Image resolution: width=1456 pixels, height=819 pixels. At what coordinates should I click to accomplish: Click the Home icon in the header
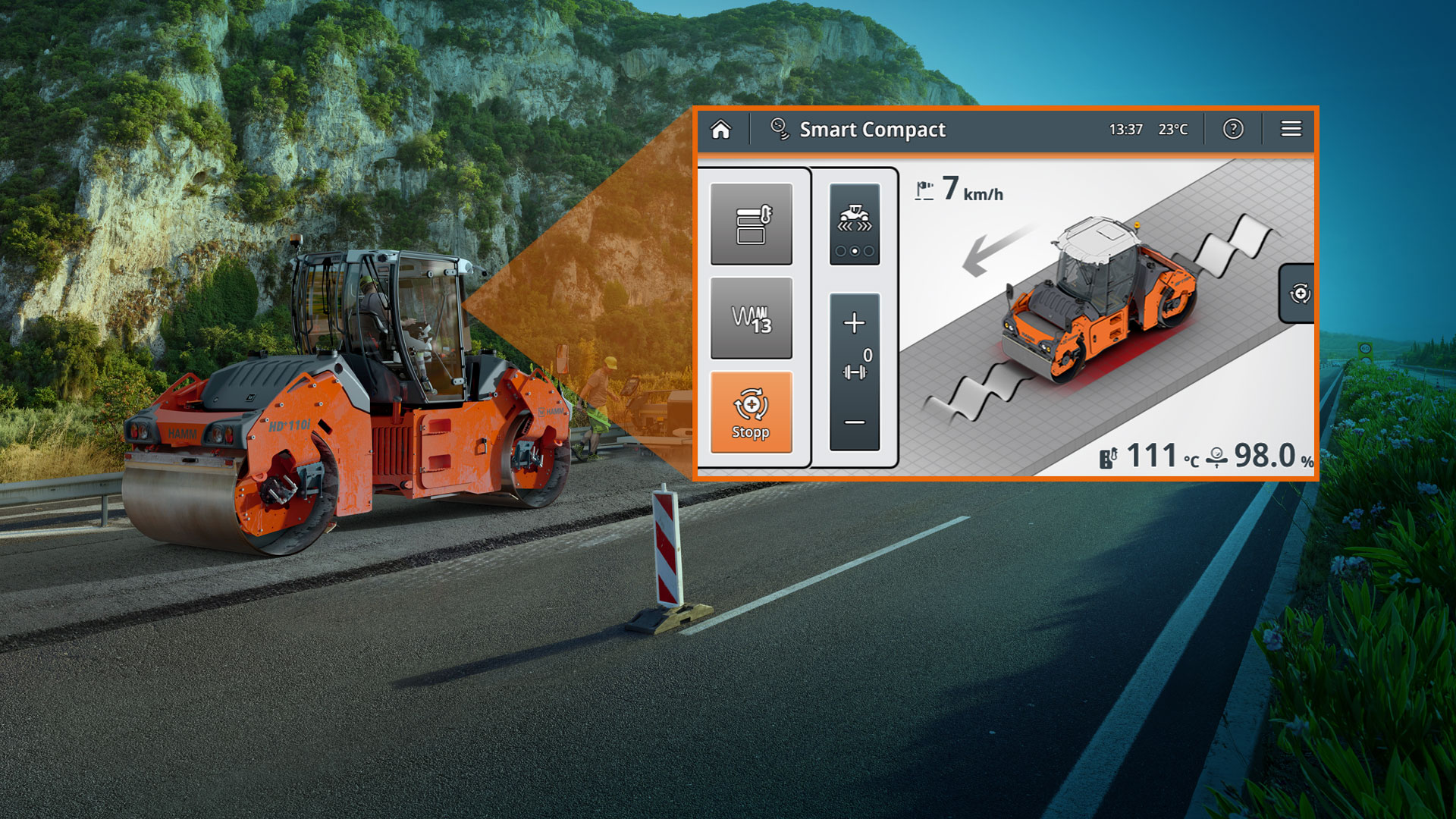[720, 130]
